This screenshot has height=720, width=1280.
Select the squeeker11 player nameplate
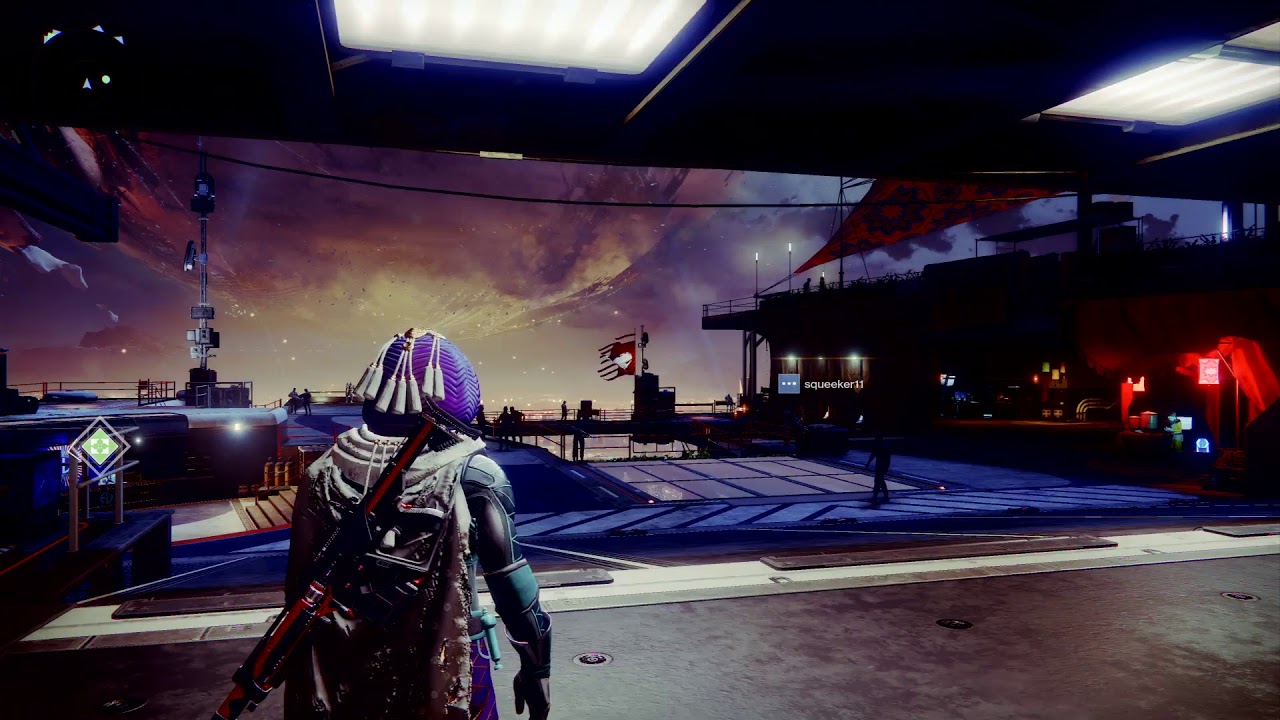tap(822, 384)
